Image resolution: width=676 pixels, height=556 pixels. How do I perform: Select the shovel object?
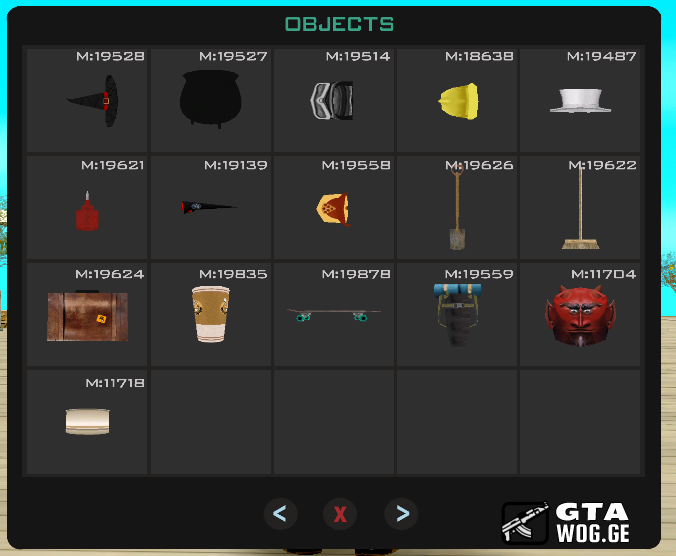(457, 209)
